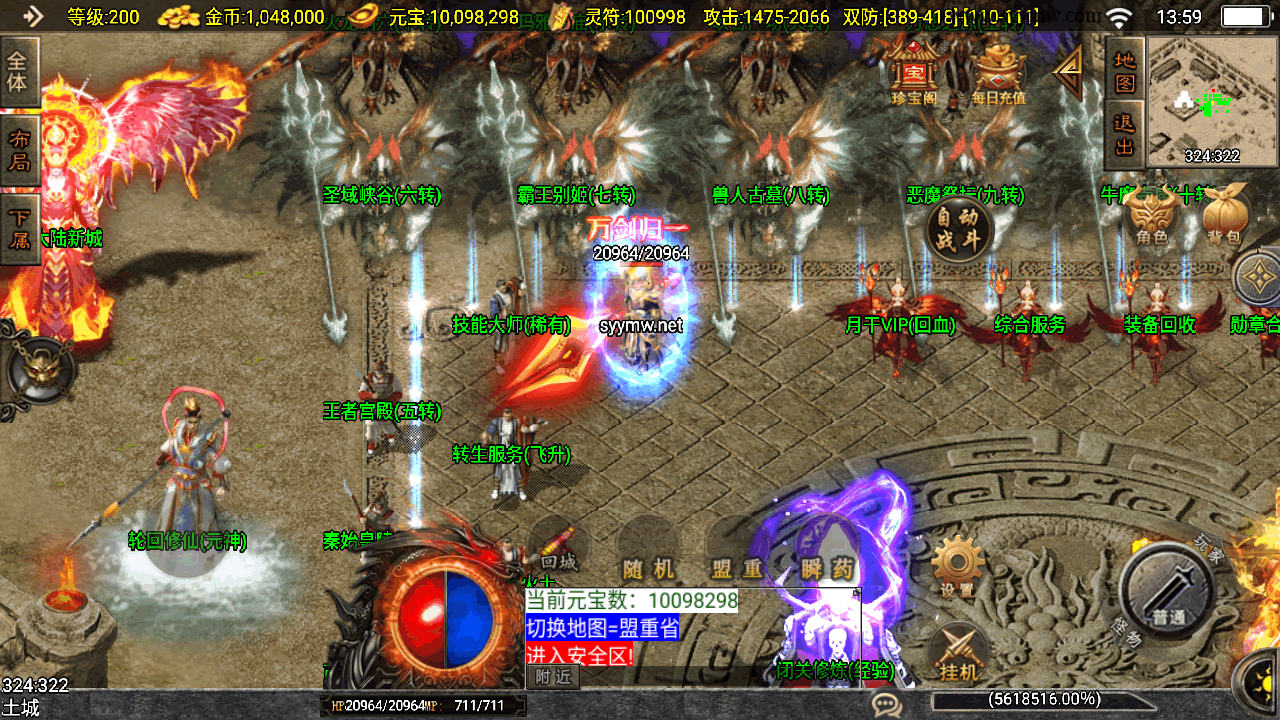Select the 全体 tab on the left
This screenshot has height=720, width=1280.
tap(18, 72)
